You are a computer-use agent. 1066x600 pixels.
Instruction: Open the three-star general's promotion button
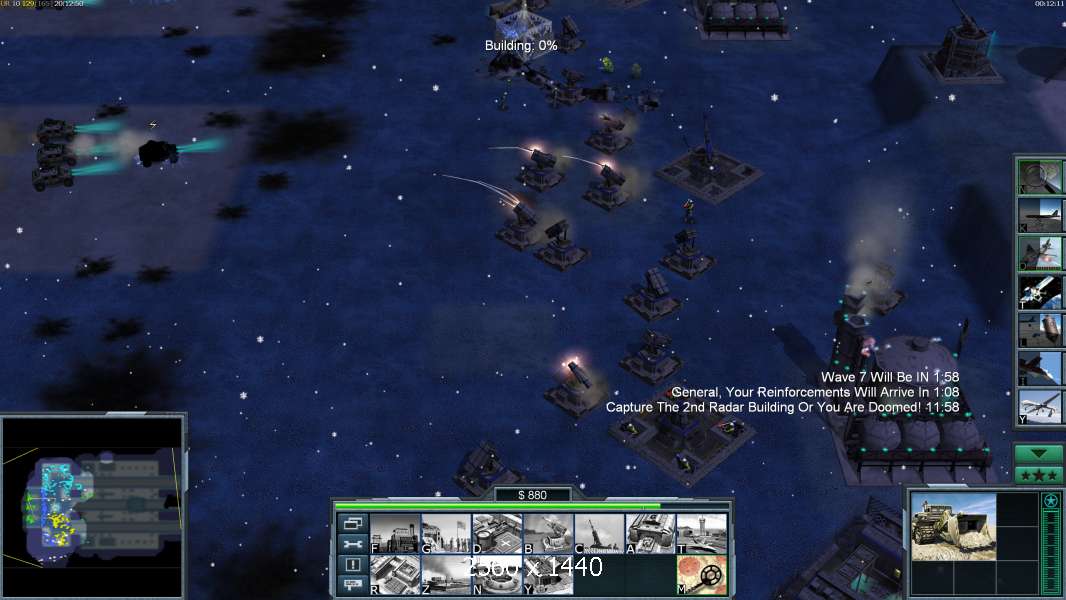[1039, 475]
